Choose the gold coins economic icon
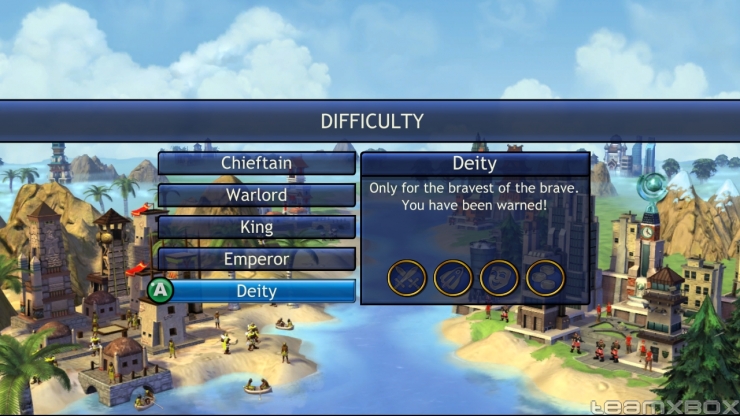Image resolution: width=740 pixels, height=416 pixels. (x=545, y=278)
